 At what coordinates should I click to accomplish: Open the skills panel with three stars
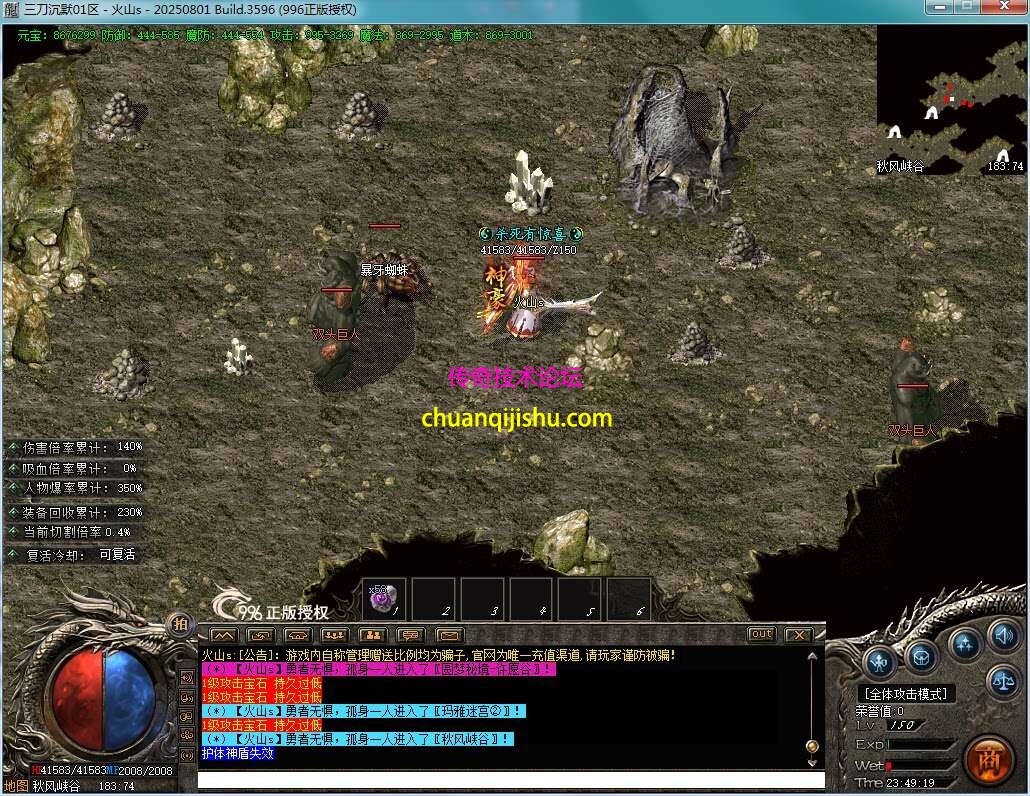coord(964,643)
